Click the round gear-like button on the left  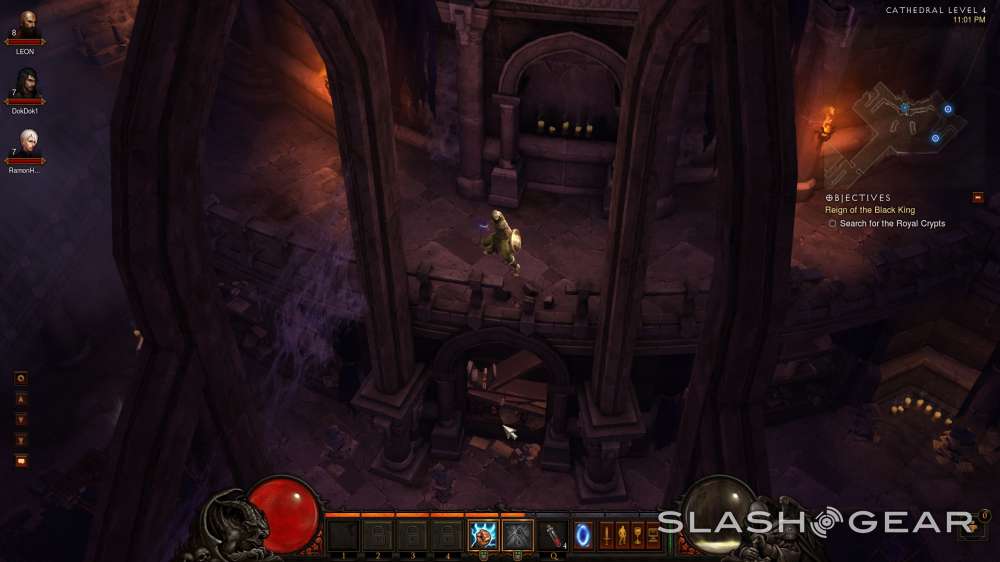(x=21, y=378)
